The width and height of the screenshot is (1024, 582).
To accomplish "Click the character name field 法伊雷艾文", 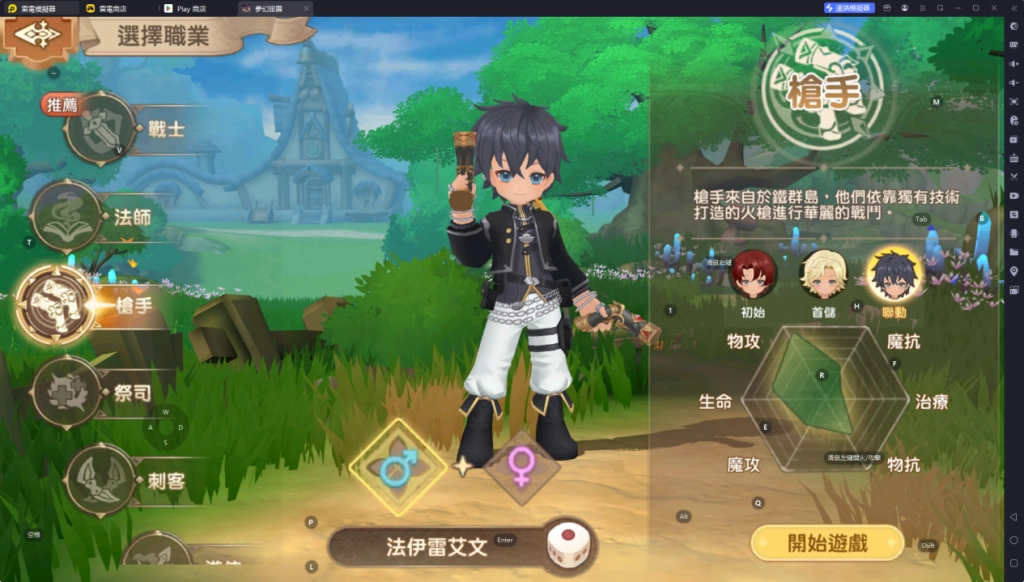I will [436, 547].
